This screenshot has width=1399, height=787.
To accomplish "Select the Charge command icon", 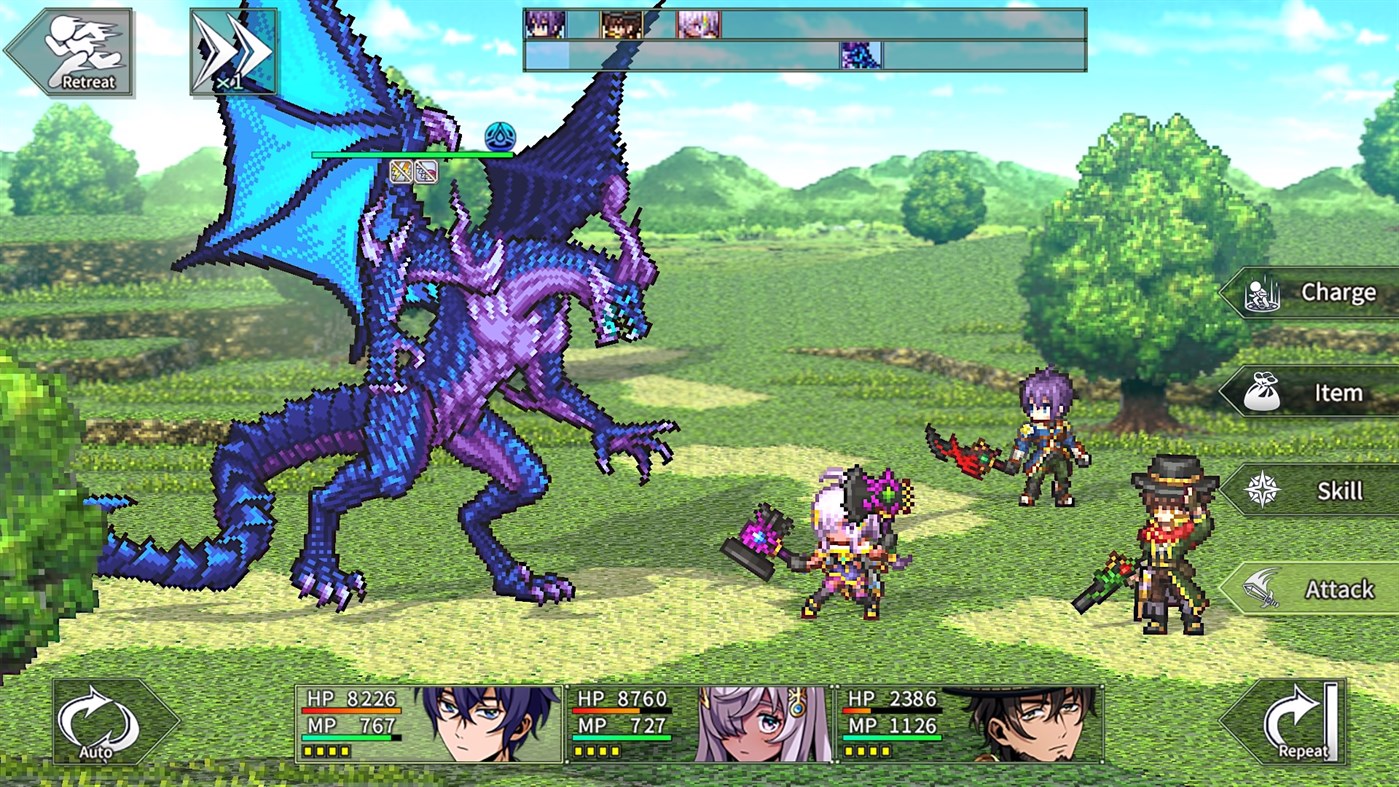I will 1262,292.
